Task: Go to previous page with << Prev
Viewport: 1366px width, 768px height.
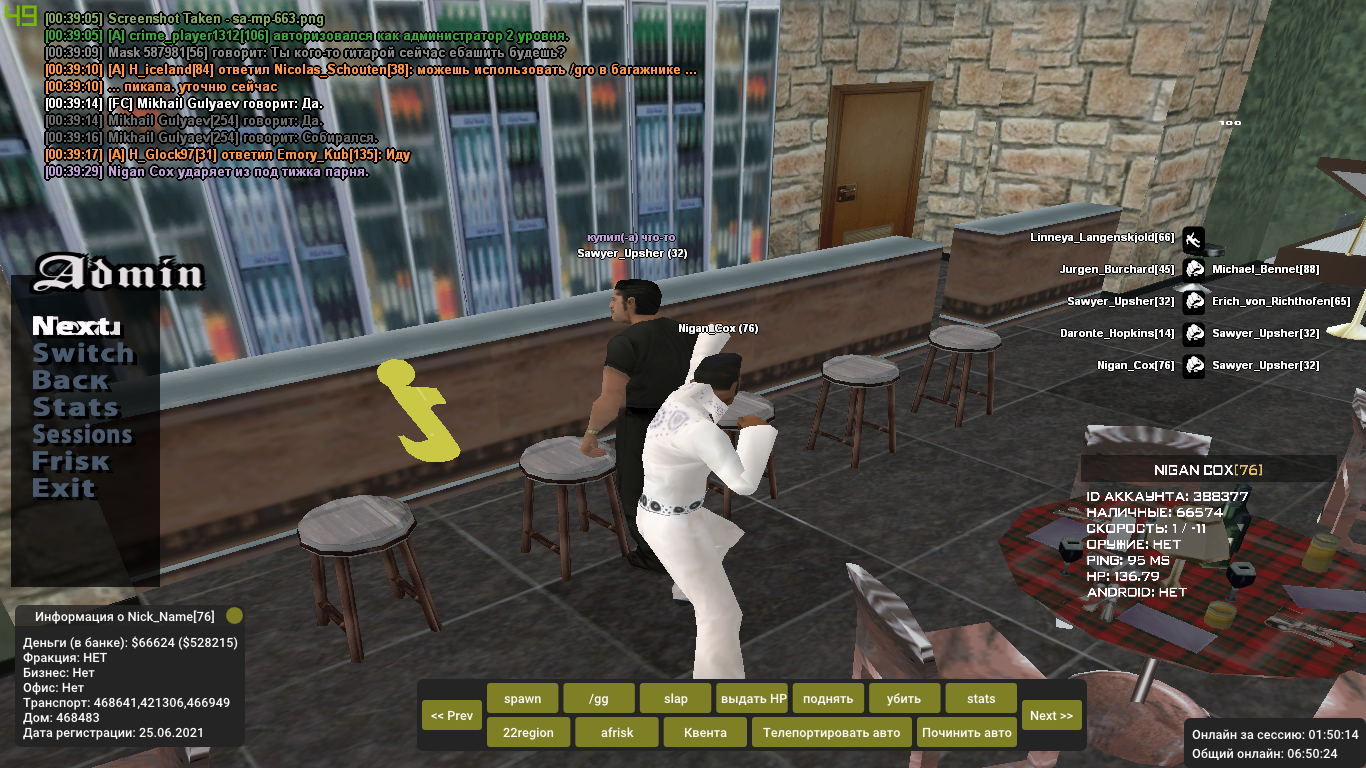Action: pyautogui.click(x=452, y=715)
